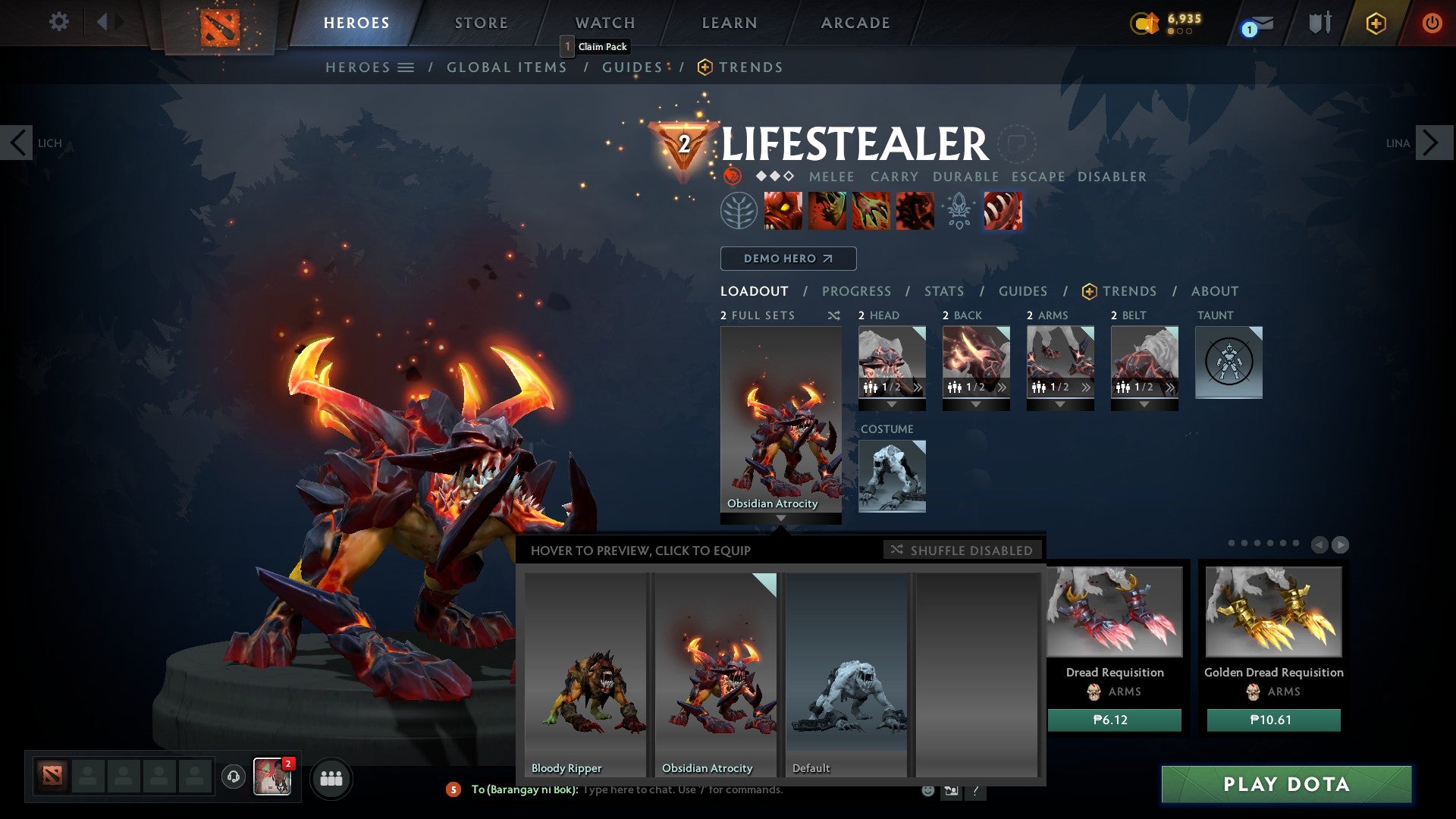Open Dota Plus via the gold plus icon
Viewport: 1456px width, 819px height.
click(1375, 24)
